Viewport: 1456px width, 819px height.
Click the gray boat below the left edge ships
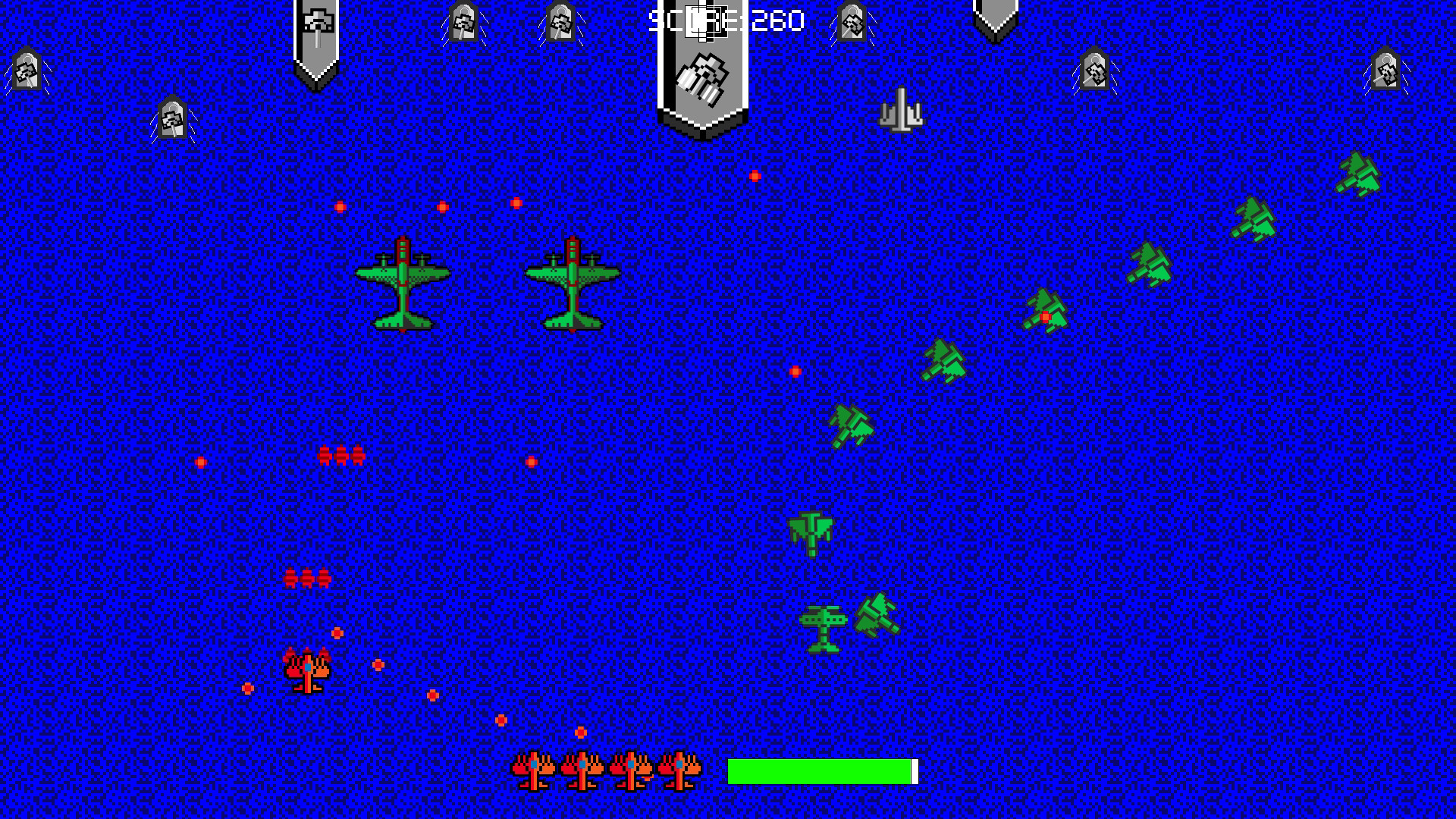point(174,118)
